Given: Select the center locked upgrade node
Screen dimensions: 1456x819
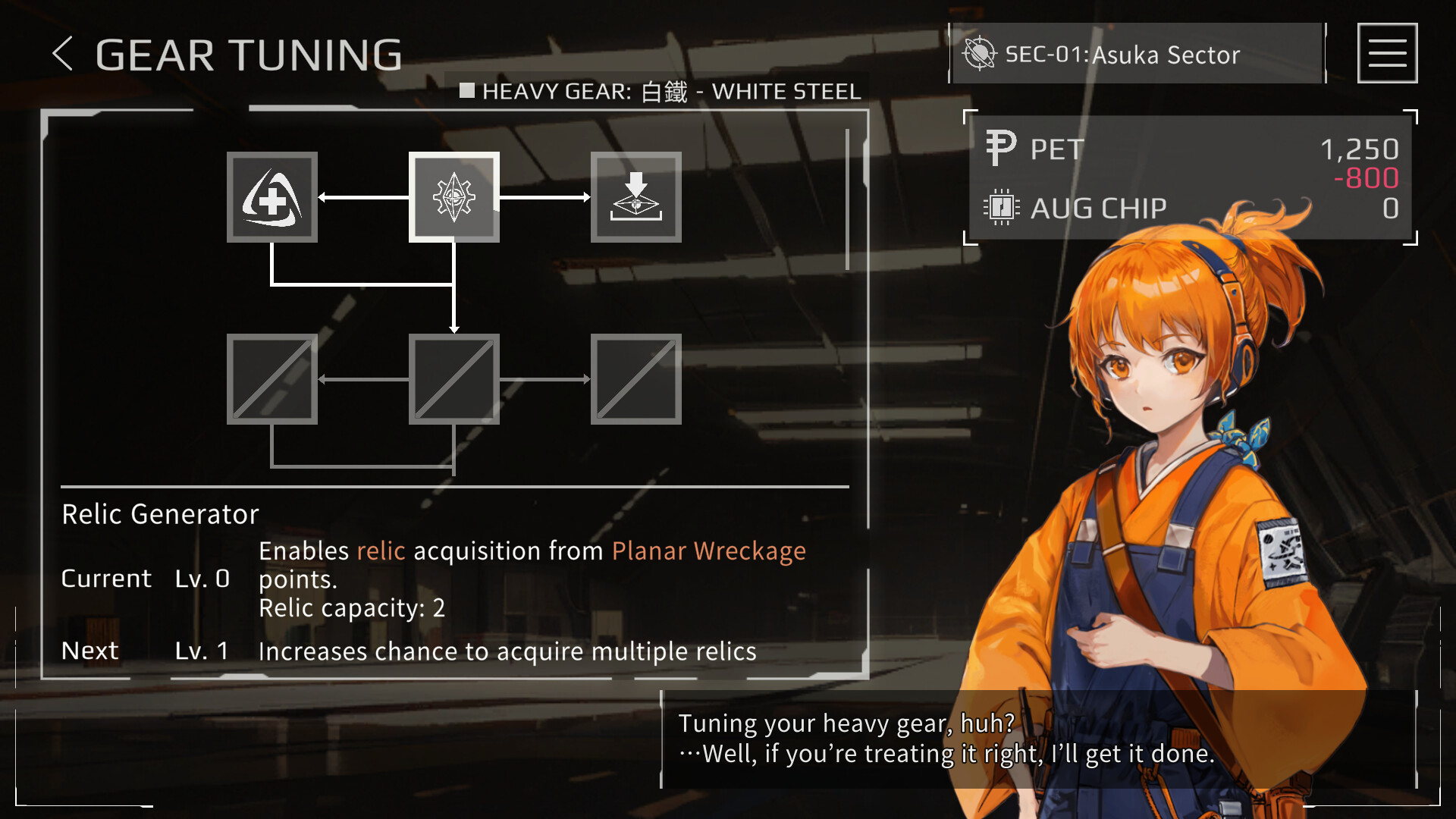Looking at the screenshot, I should [454, 379].
